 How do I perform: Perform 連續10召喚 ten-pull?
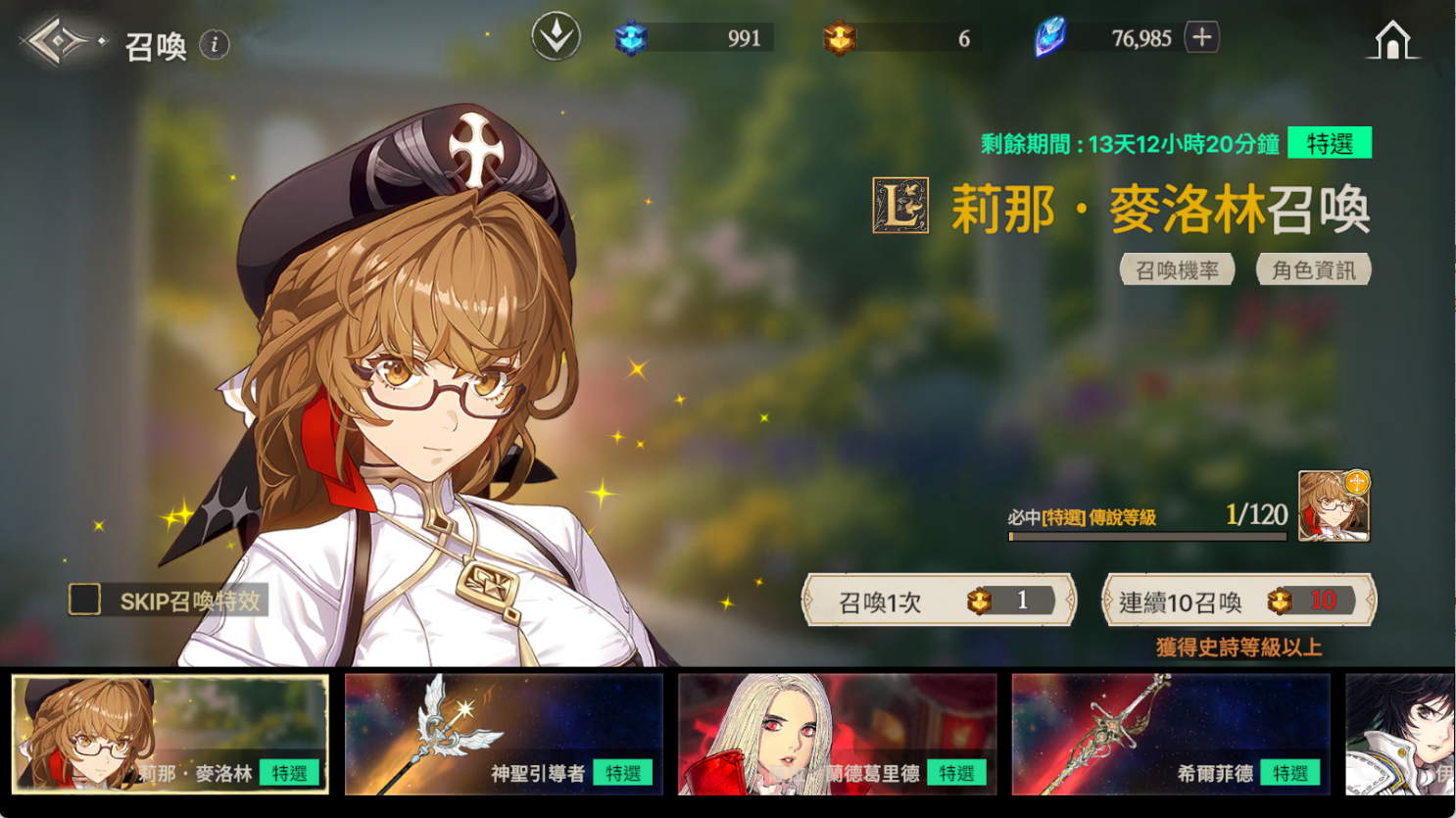click(1238, 601)
